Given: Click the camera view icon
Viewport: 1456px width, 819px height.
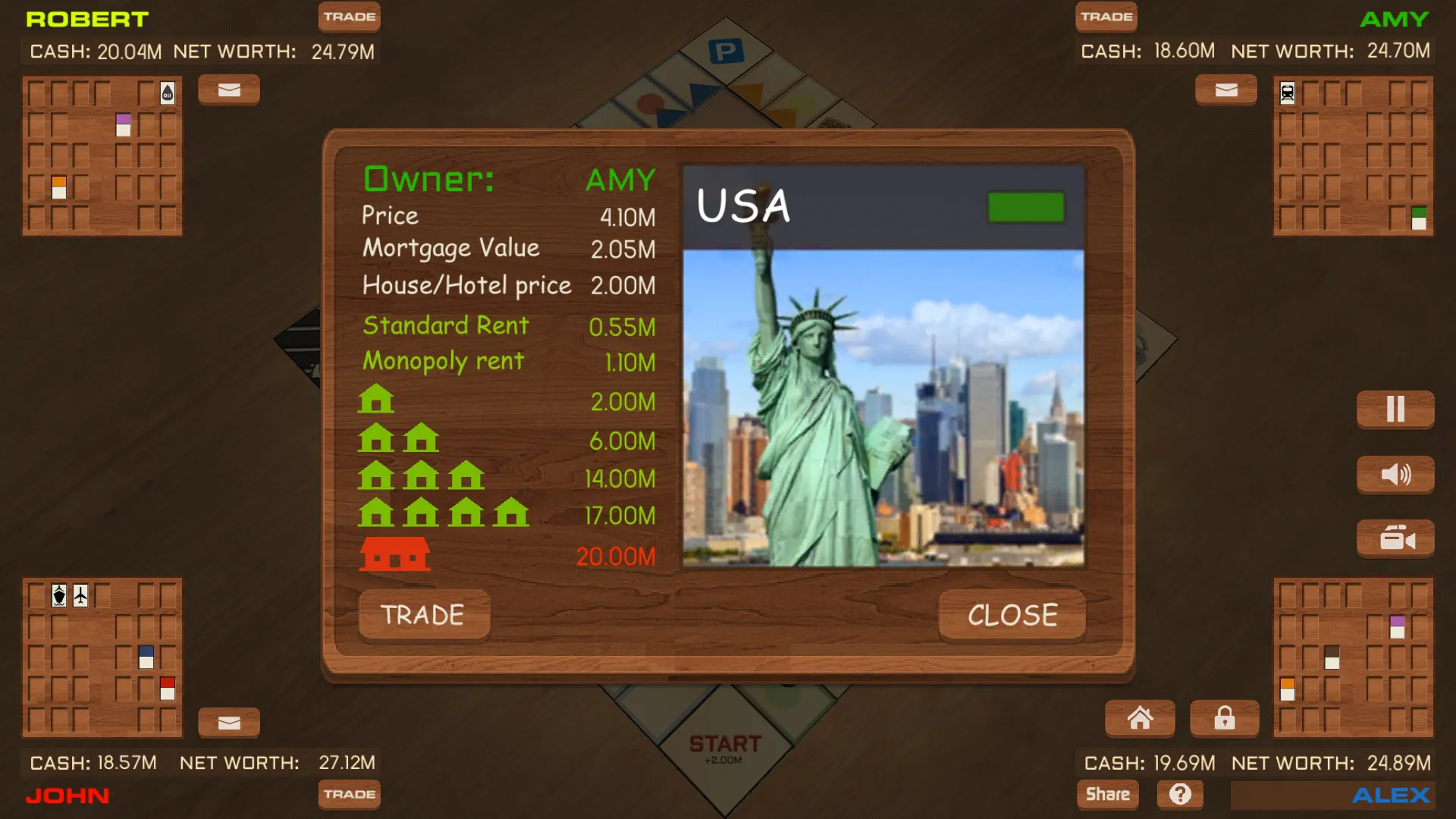Looking at the screenshot, I should click(x=1395, y=538).
